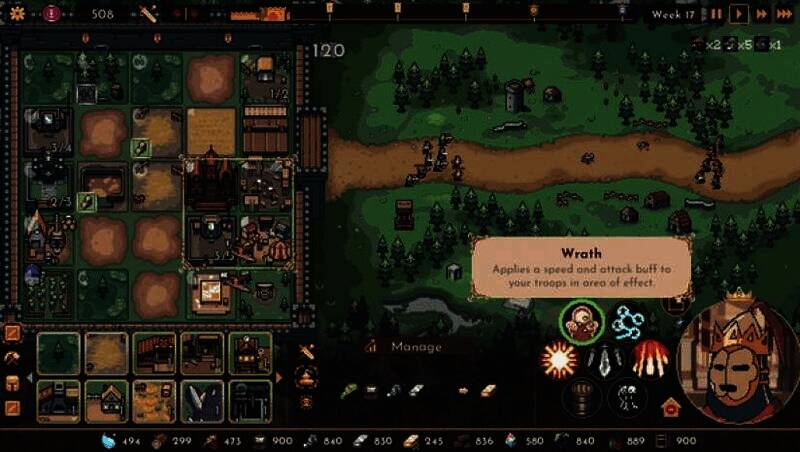Activate the Wrath ability
The width and height of the screenshot is (800, 452).
tap(580, 320)
